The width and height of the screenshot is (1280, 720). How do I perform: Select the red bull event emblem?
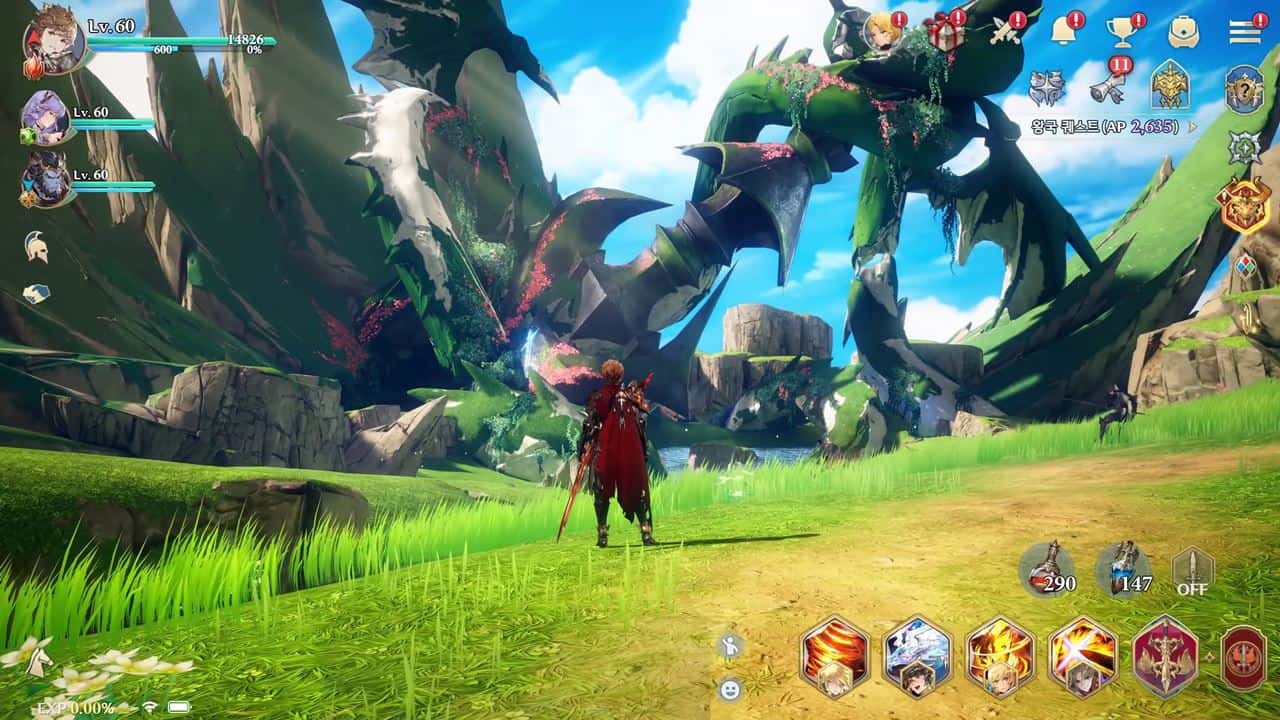tap(1246, 201)
